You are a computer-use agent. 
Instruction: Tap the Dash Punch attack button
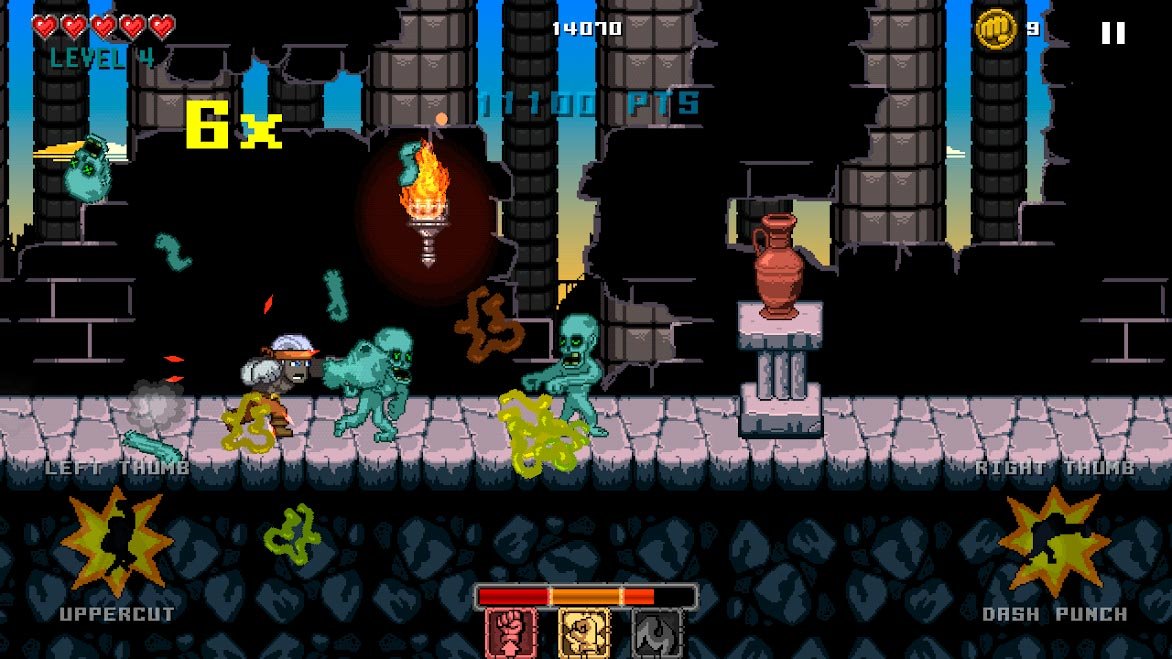click(1053, 543)
